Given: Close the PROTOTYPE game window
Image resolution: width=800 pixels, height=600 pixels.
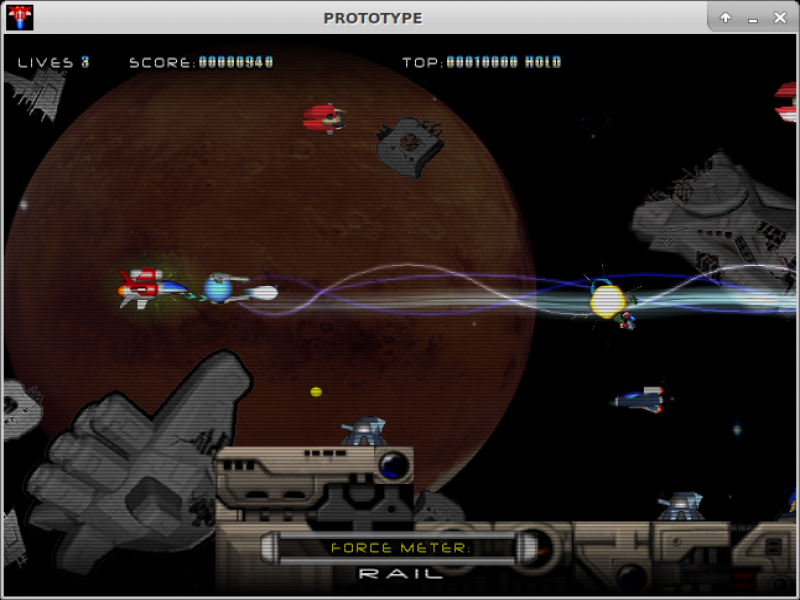Looking at the screenshot, I should tap(779, 18).
